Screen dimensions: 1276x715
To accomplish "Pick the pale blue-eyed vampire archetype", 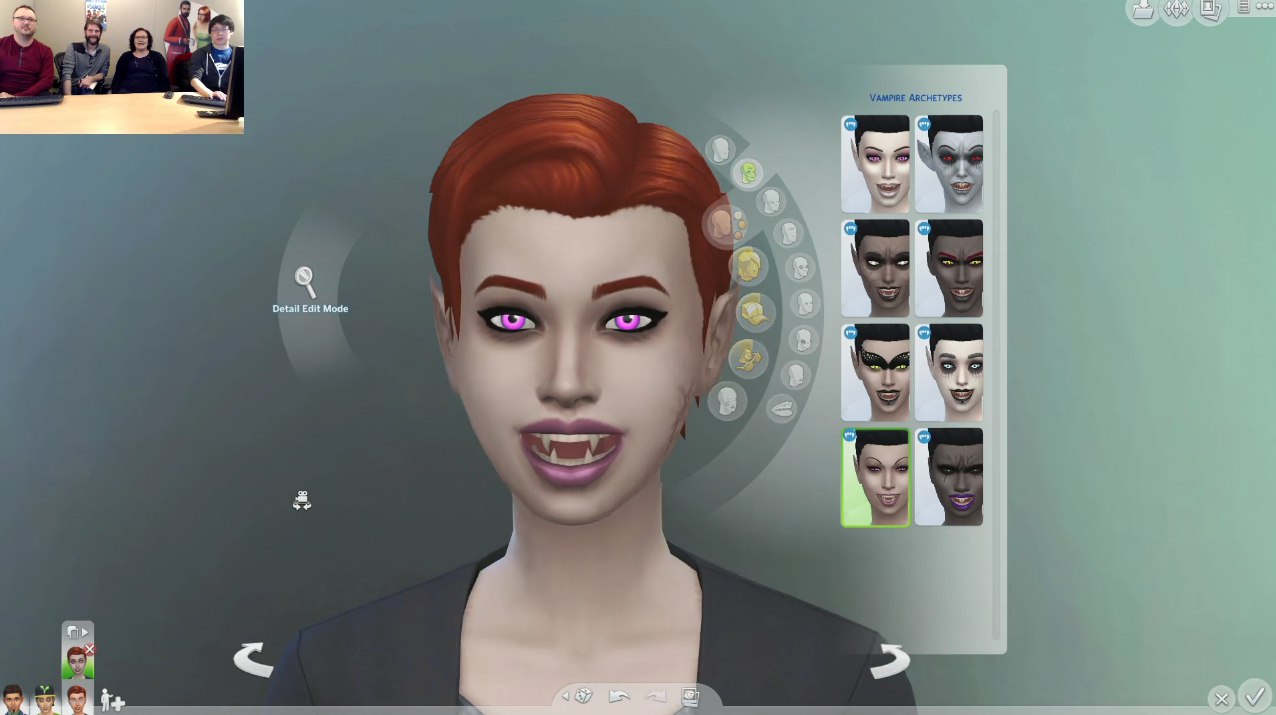I will click(x=949, y=372).
